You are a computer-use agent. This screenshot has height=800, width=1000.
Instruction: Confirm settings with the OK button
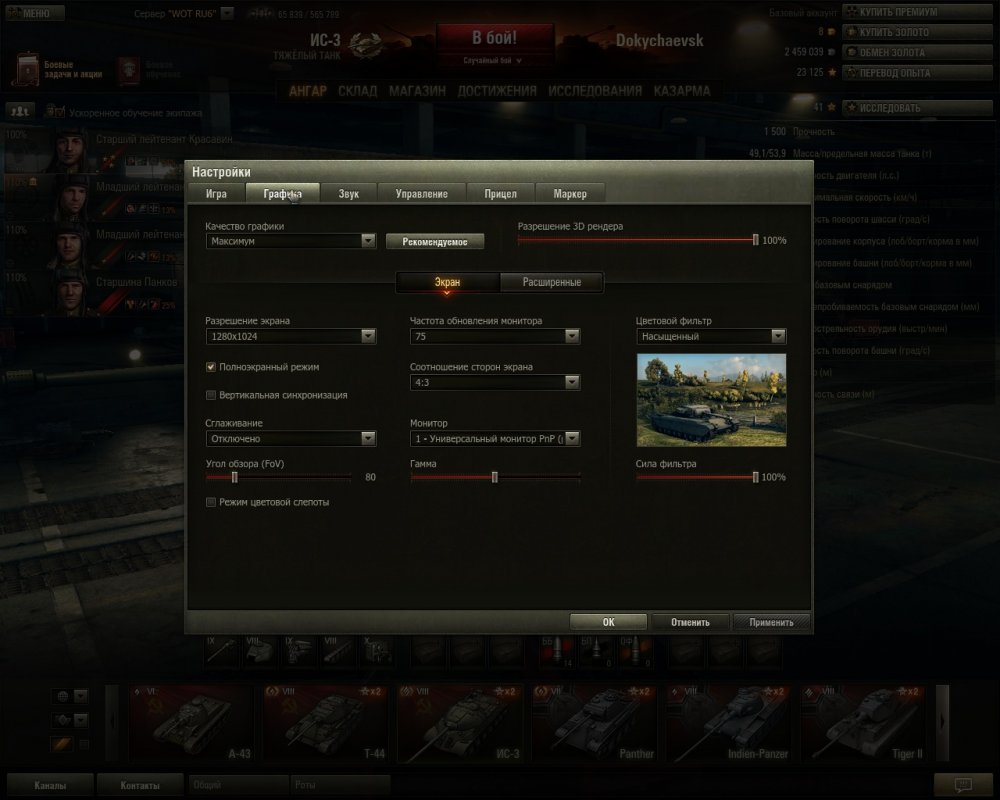pyautogui.click(x=608, y=622)
